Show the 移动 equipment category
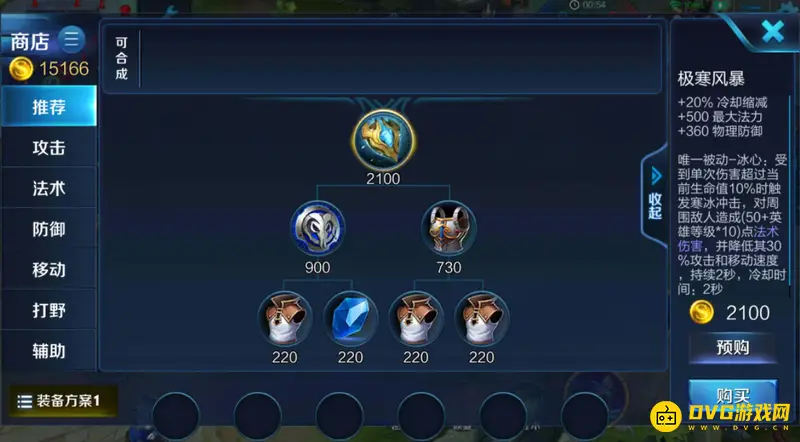Image resolution: width=800 pixels, height=442 pixels. (49, 270)
